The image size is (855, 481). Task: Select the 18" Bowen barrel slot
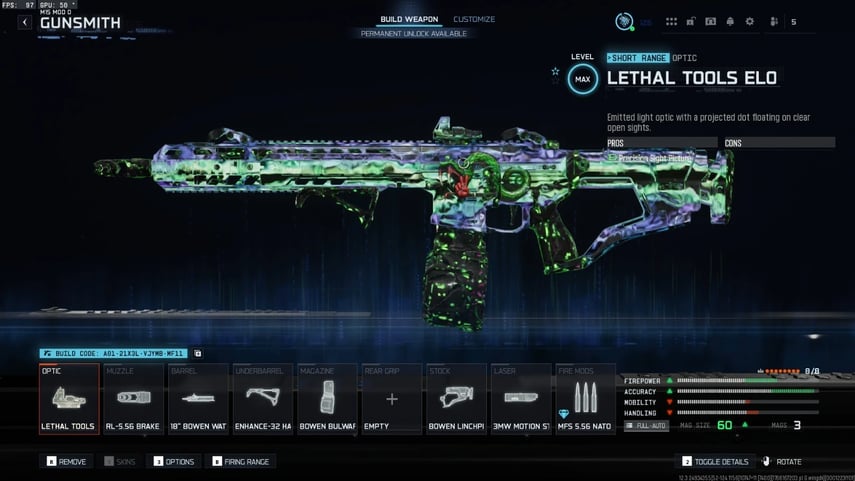point(198,399)
